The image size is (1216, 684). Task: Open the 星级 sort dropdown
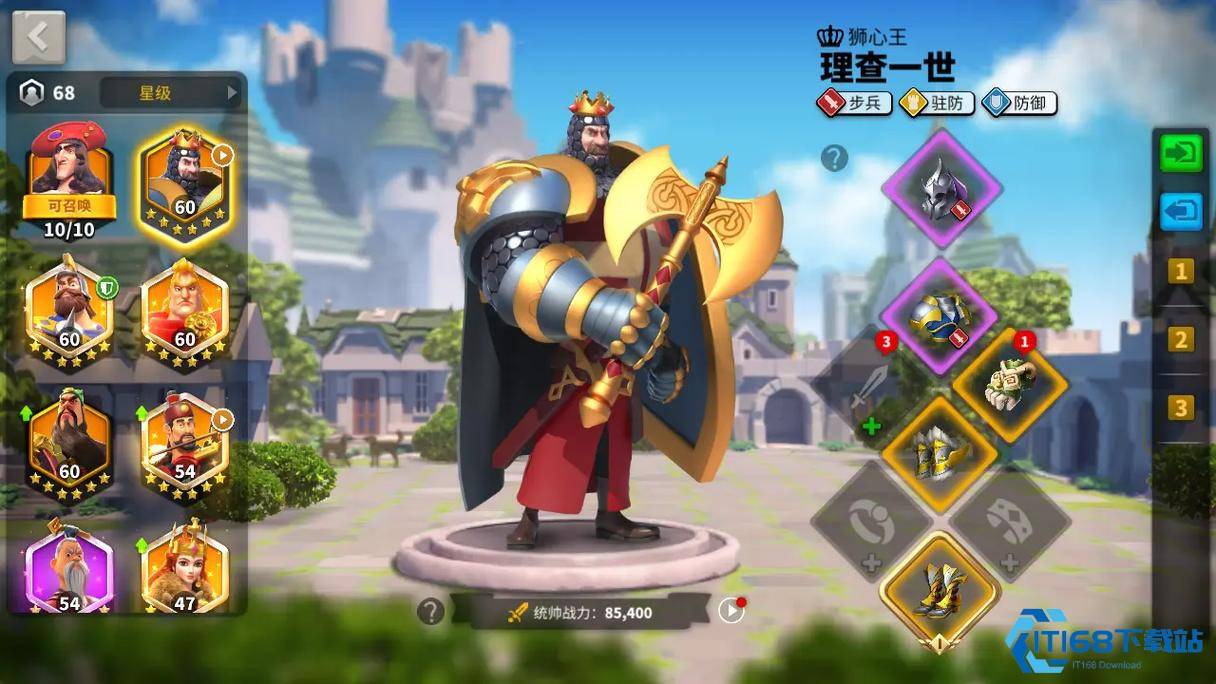171,93
